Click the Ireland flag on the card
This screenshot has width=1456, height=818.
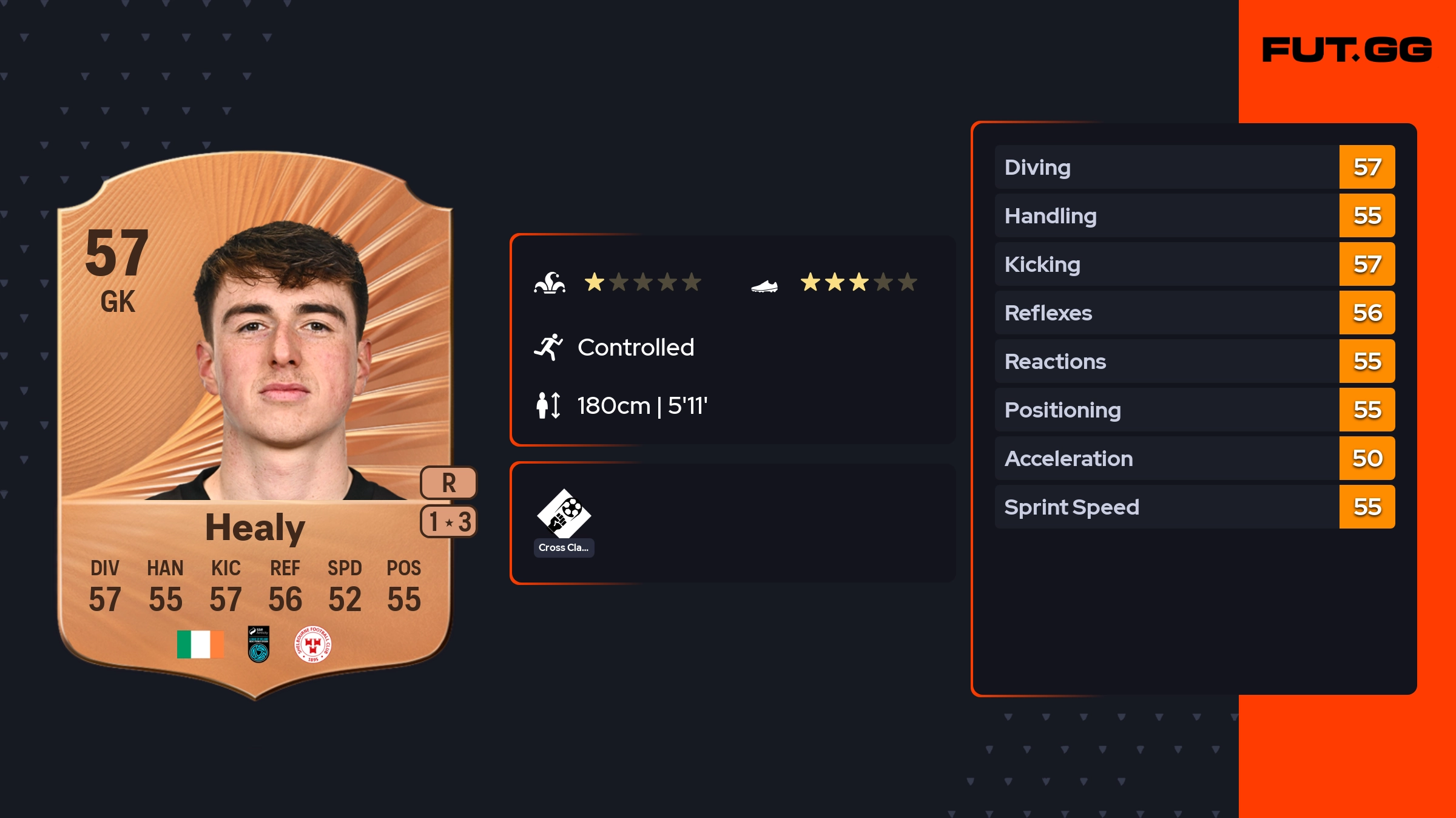200,644
